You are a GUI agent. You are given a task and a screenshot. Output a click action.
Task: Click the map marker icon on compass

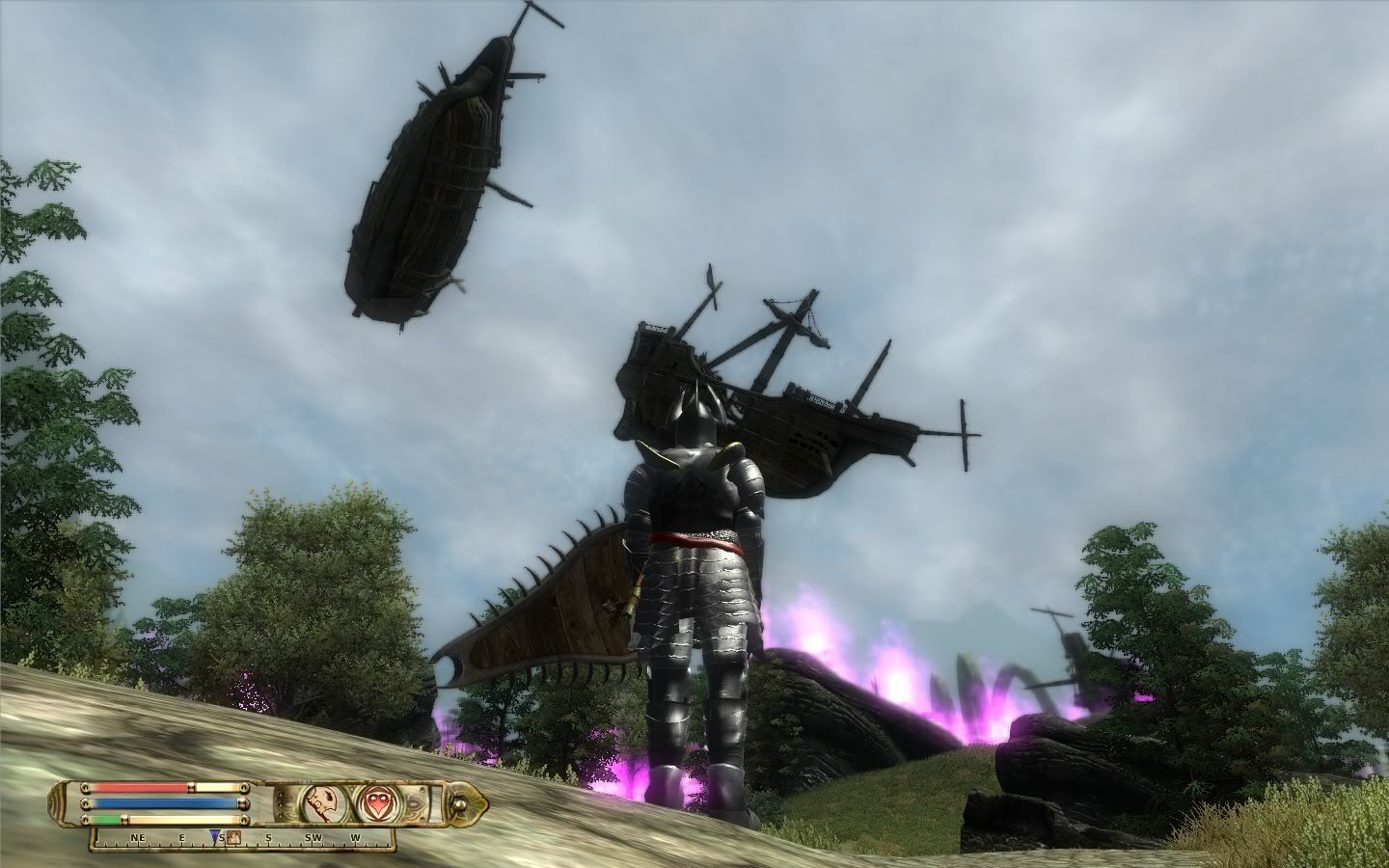click(x=234, y=836)
